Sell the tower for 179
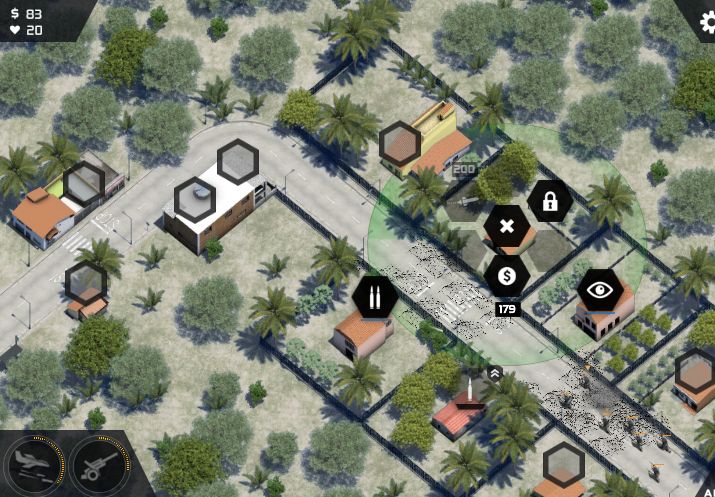Viewport: 715px width, 497px height. (x=507, y=276)
